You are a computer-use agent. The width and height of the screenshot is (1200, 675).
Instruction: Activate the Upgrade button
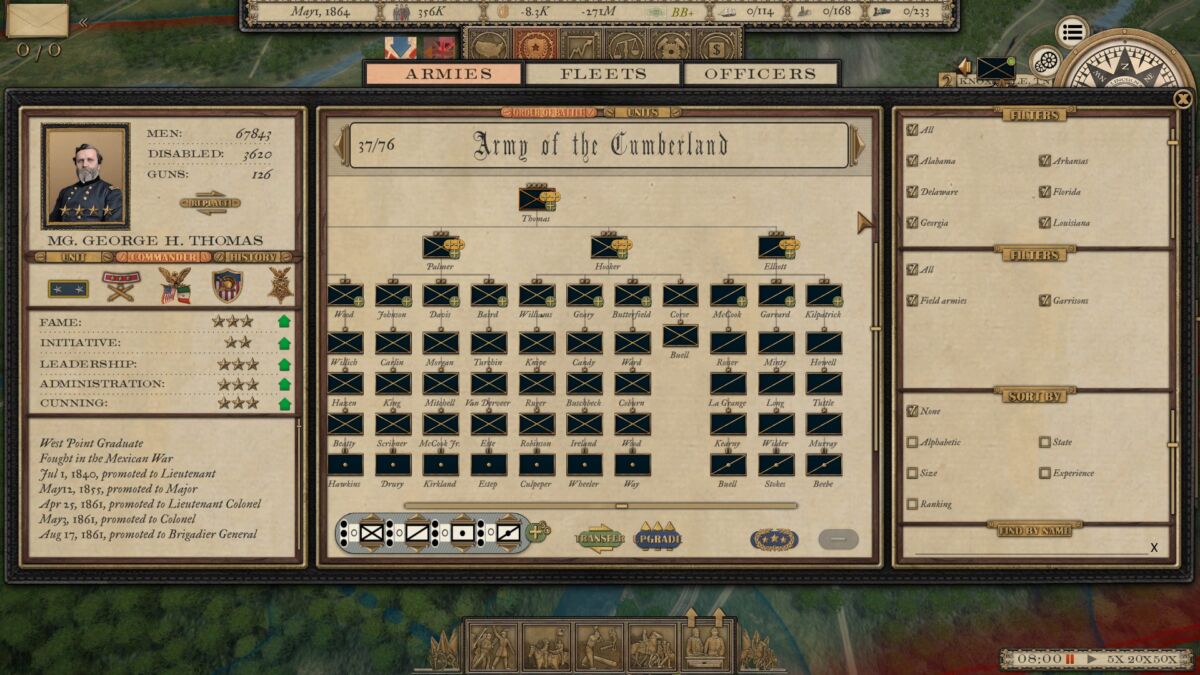pyautogui.click(x=658, y=538)
